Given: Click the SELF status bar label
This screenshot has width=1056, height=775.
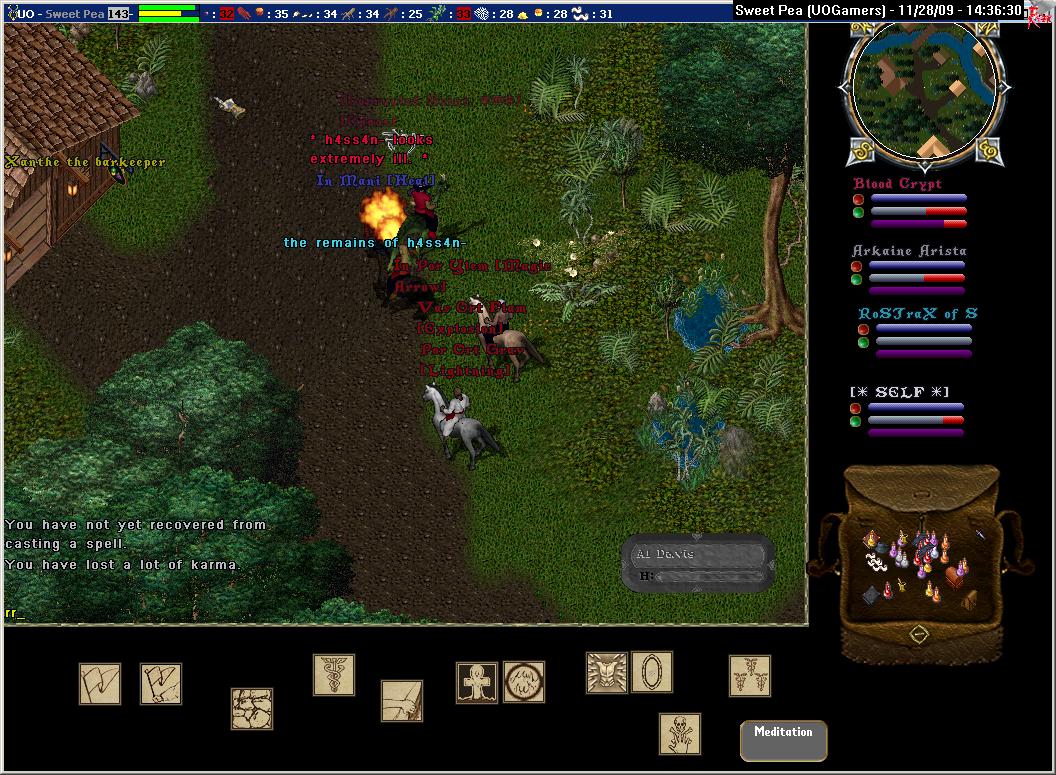Looking at the screenshot, I should 899,392.
